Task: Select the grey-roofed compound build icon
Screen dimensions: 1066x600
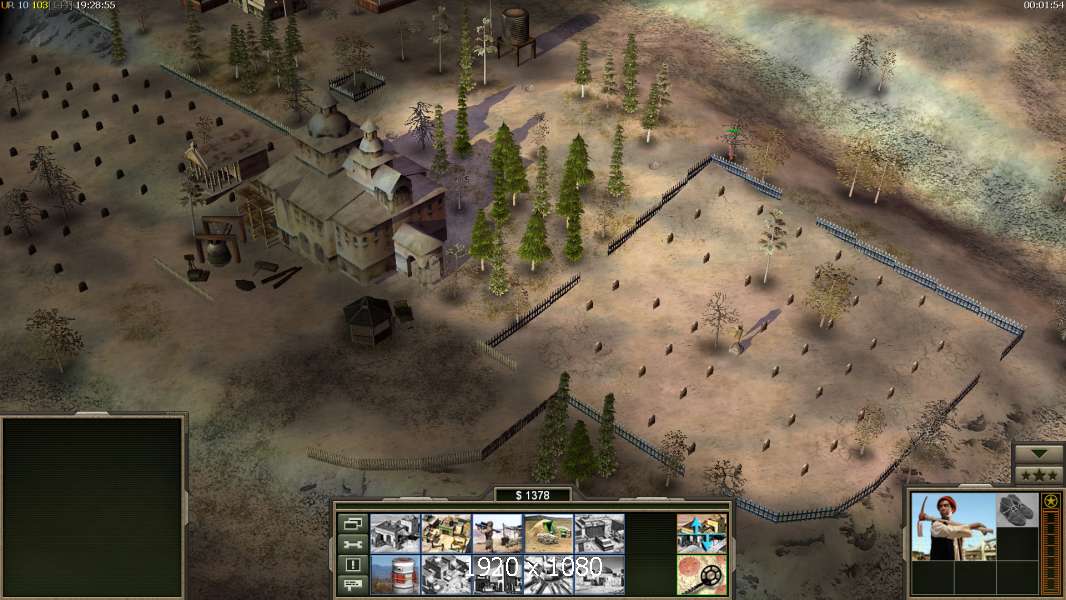Action: tap(599, 533)
